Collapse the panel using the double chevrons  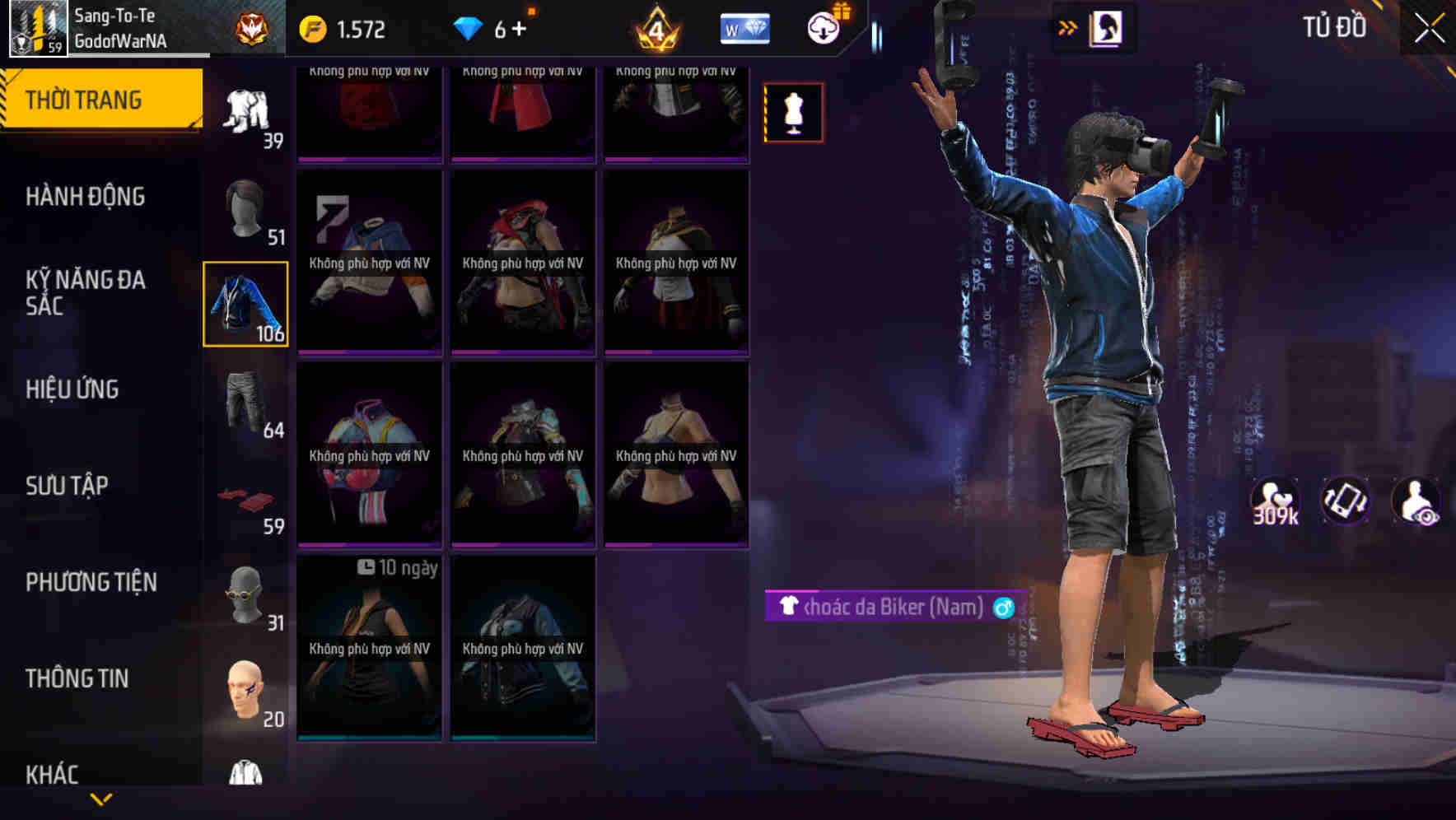pos(1067,26)
